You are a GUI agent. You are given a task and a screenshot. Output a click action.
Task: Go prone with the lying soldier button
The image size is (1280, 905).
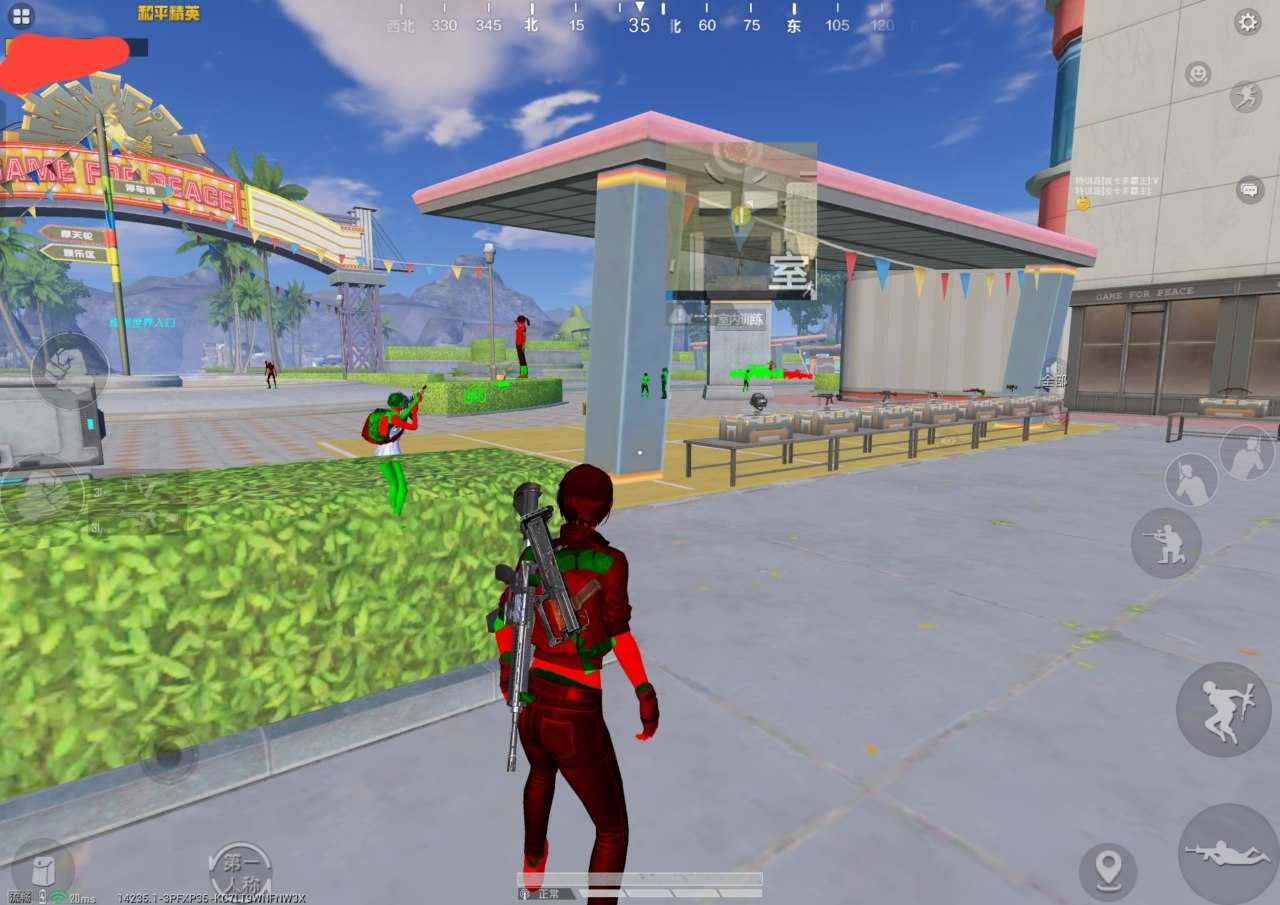[1228, 853]
